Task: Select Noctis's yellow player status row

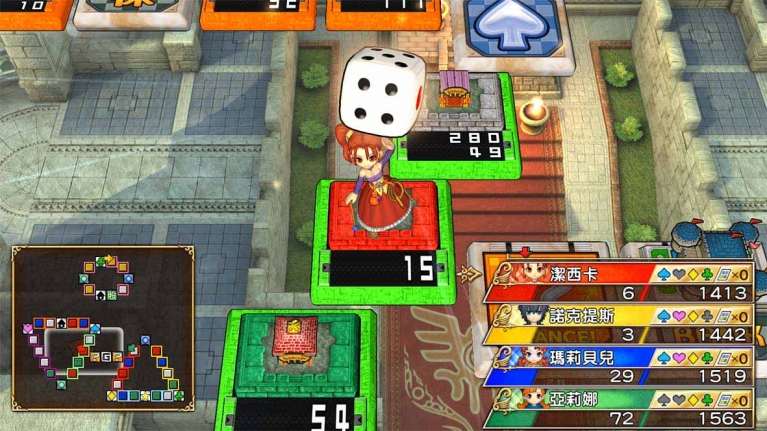Action: pos(620,324)
